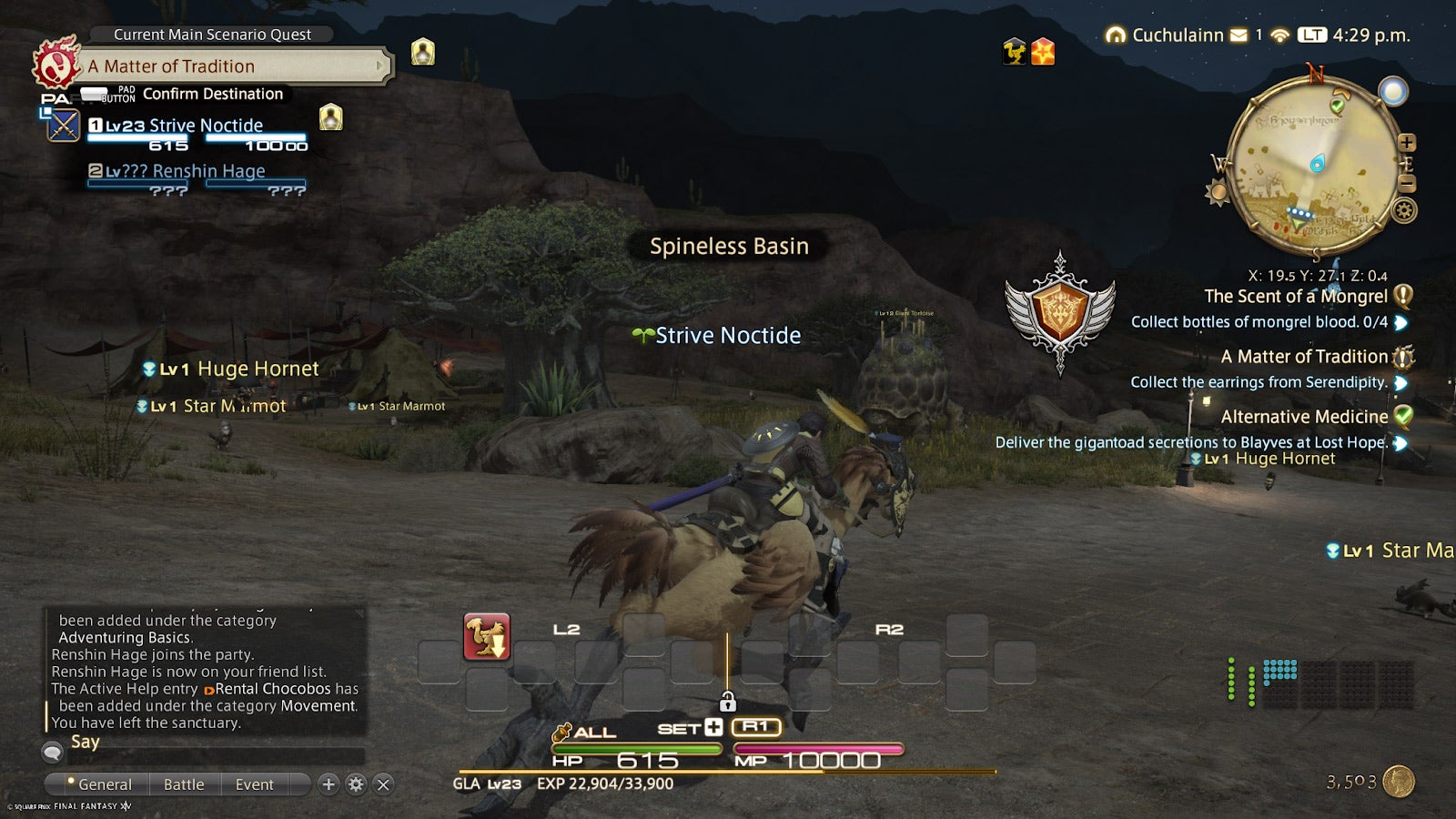The image size is (1456, 819).
Task: Open the mail envelope icon near Cuchulainn
Action: [1237, 35]
